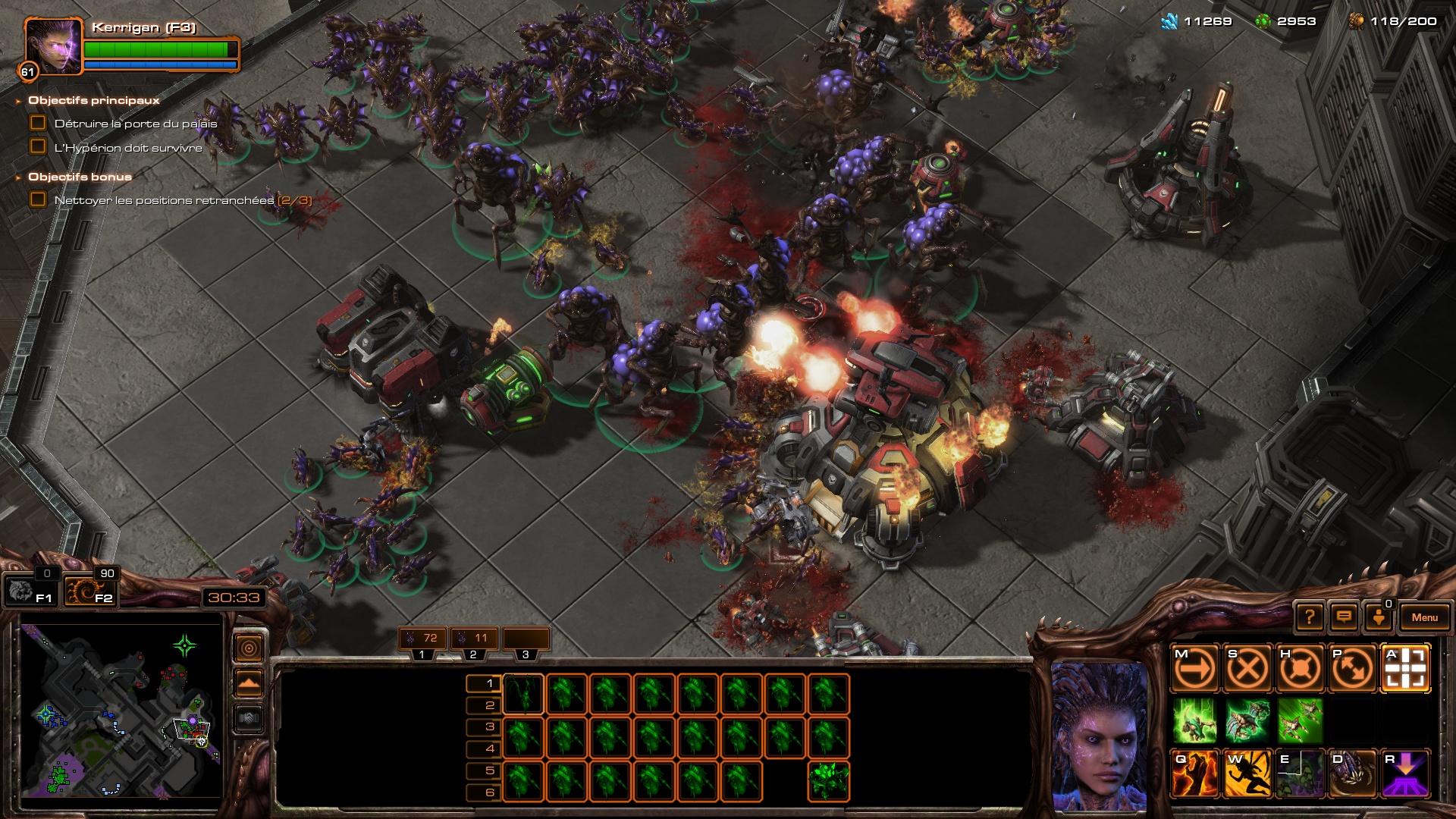Screen dimensions: 1456x819
Task: Select control group 1 with 72 units
Action: point(423,639)
